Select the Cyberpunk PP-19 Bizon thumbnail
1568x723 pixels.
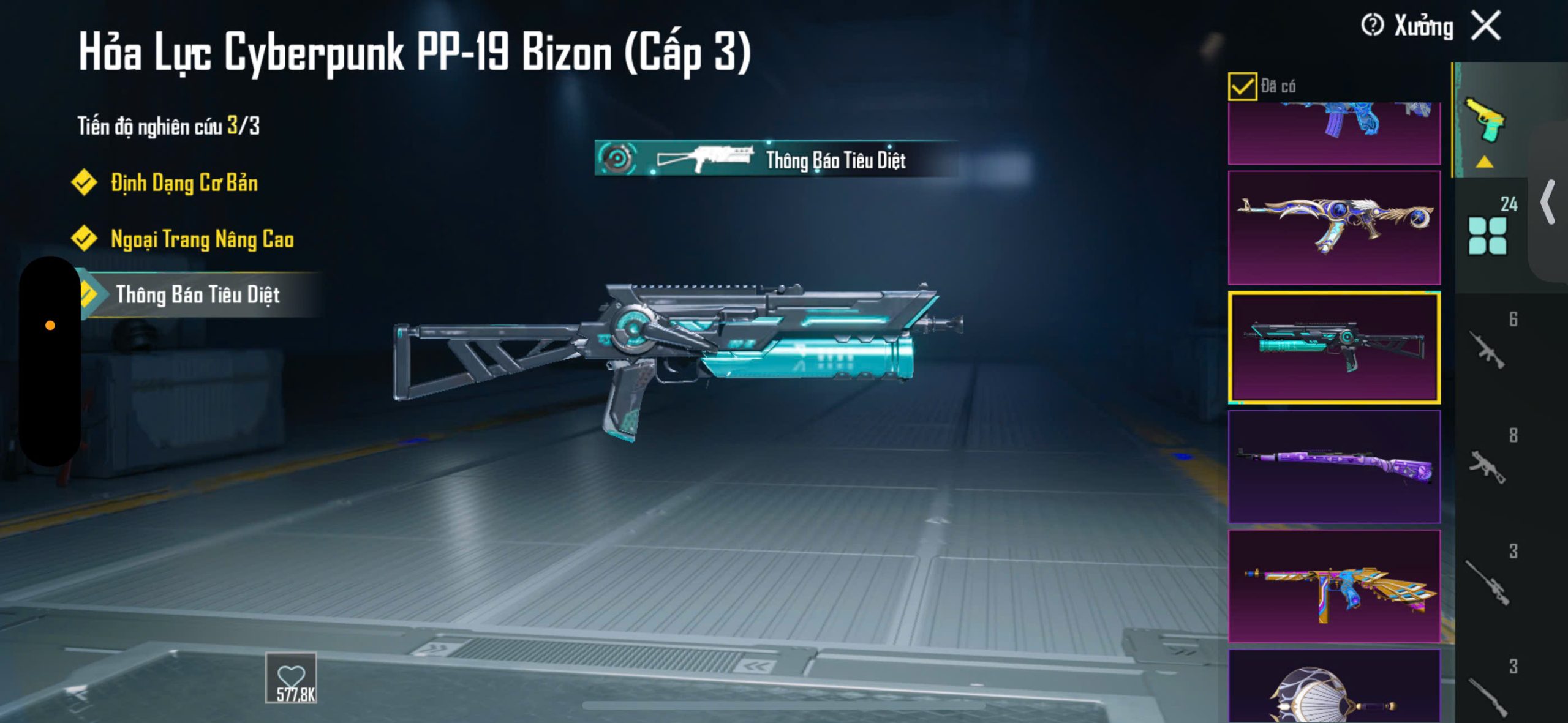pyautogui.click(x=1334, y=347)
